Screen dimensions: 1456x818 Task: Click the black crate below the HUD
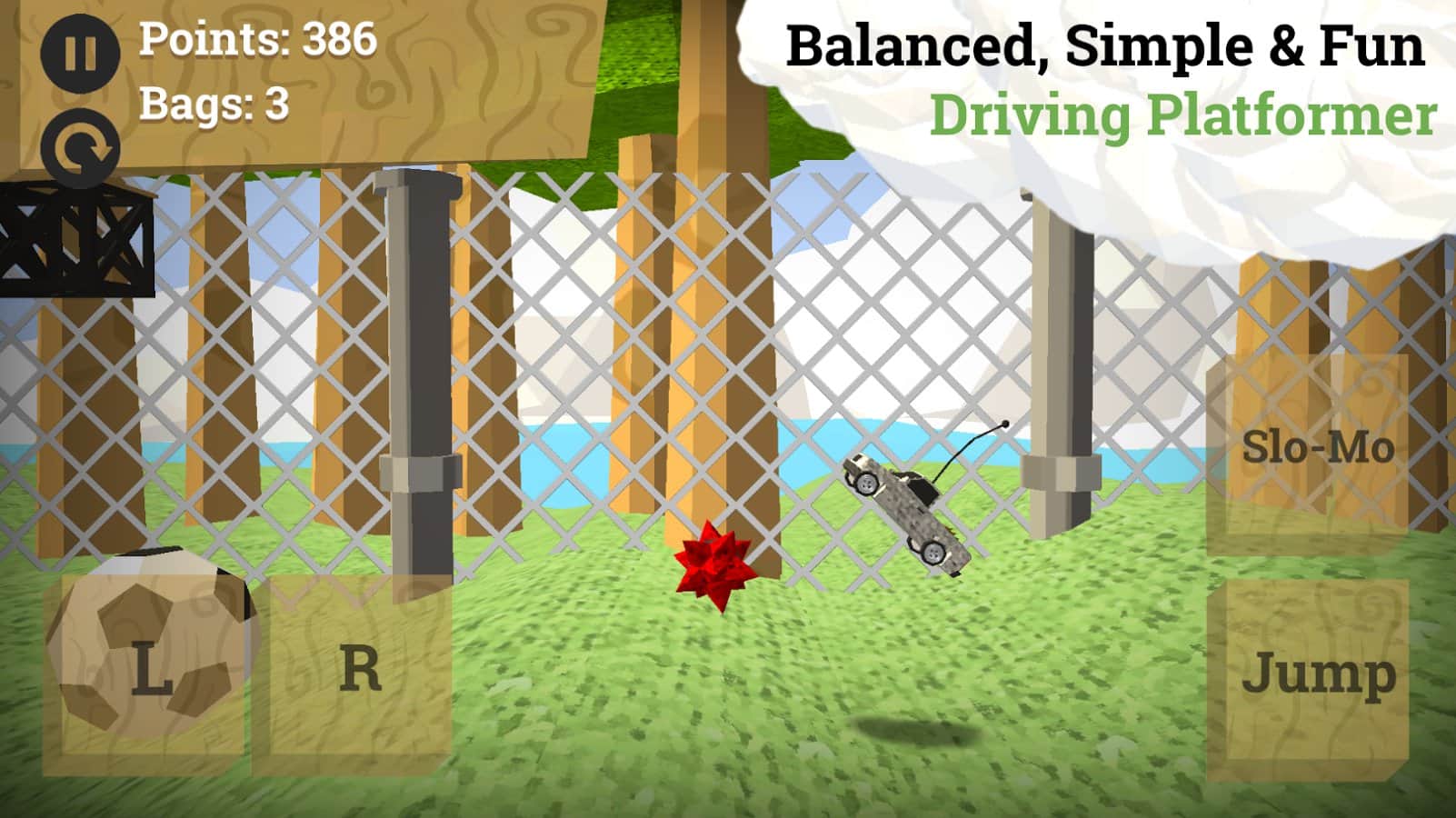(x=73, y=241)
